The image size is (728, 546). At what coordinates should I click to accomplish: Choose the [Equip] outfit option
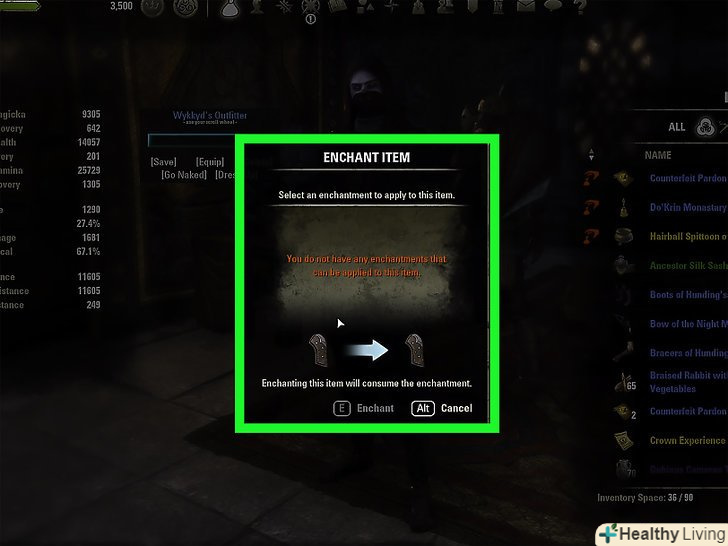click(x=210, y=161)
